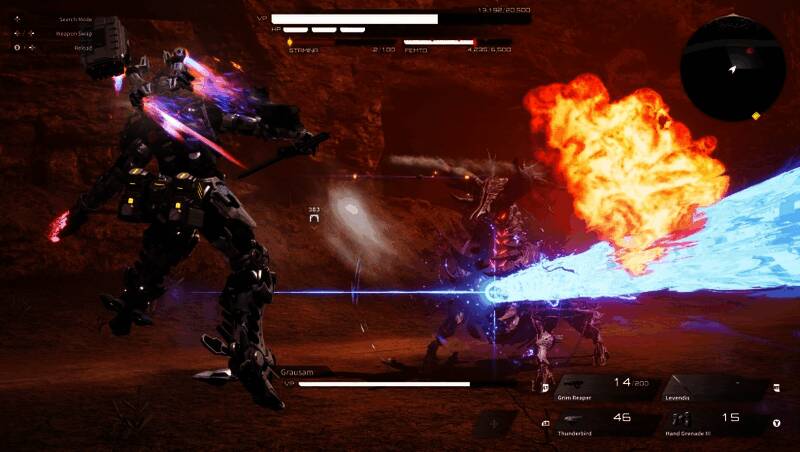
Task: Click the yellow marker below the minimap
Action: click(755, 116)
